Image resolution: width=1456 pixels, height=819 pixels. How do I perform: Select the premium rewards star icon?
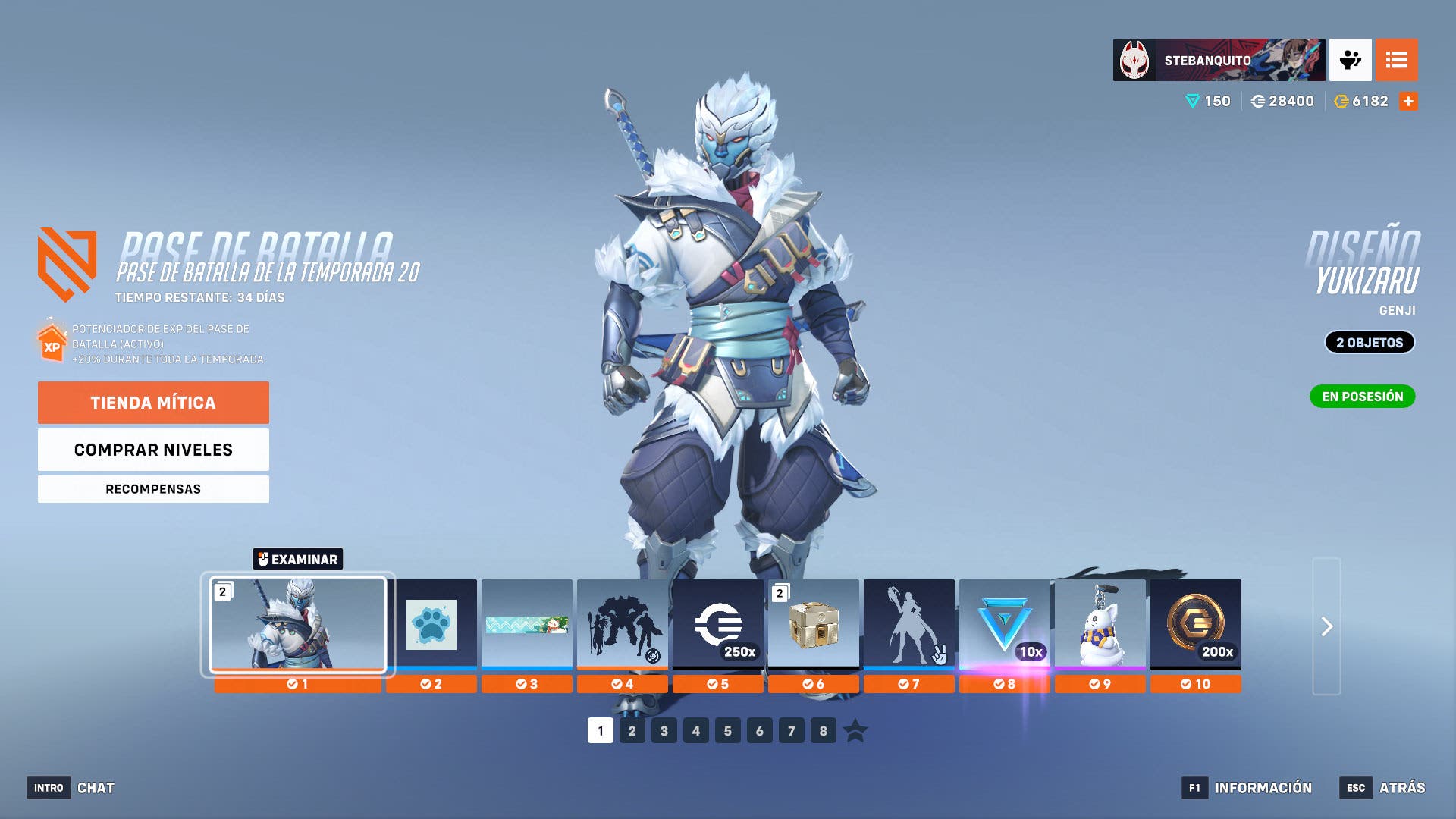(855, 731)
